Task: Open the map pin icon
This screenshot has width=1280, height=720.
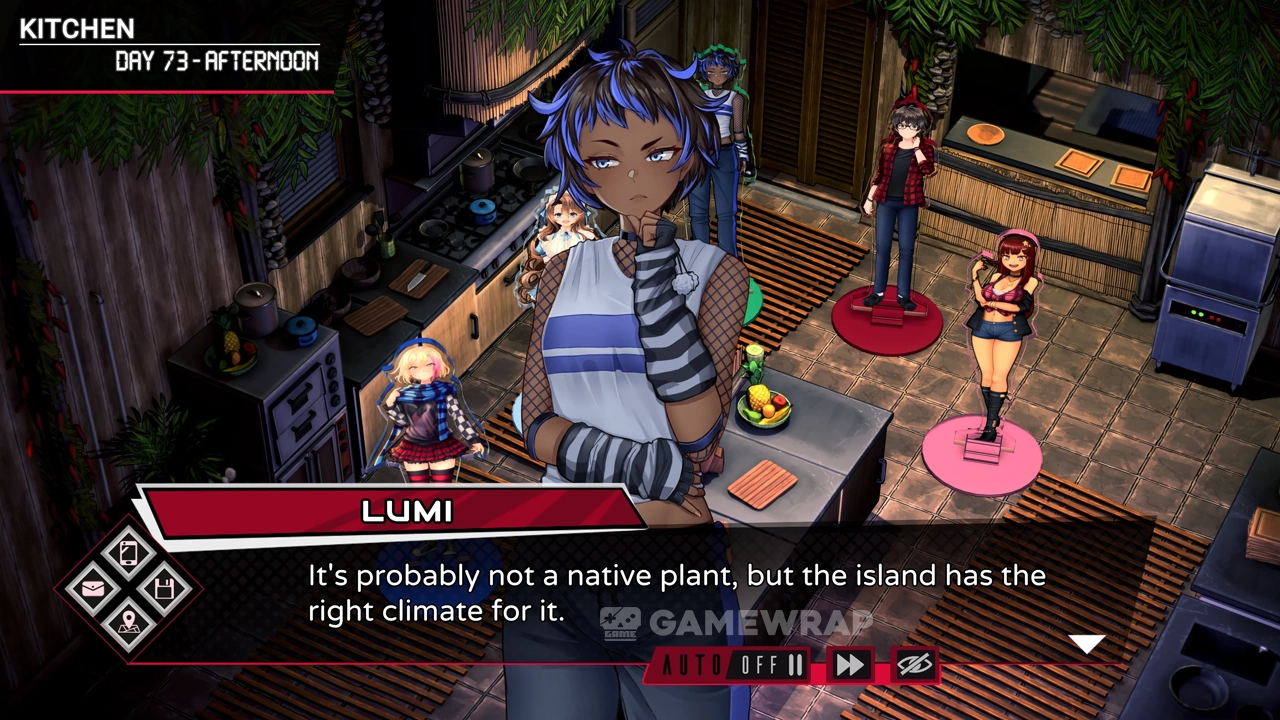Action: pyautogui.click(x=129, y=625)
